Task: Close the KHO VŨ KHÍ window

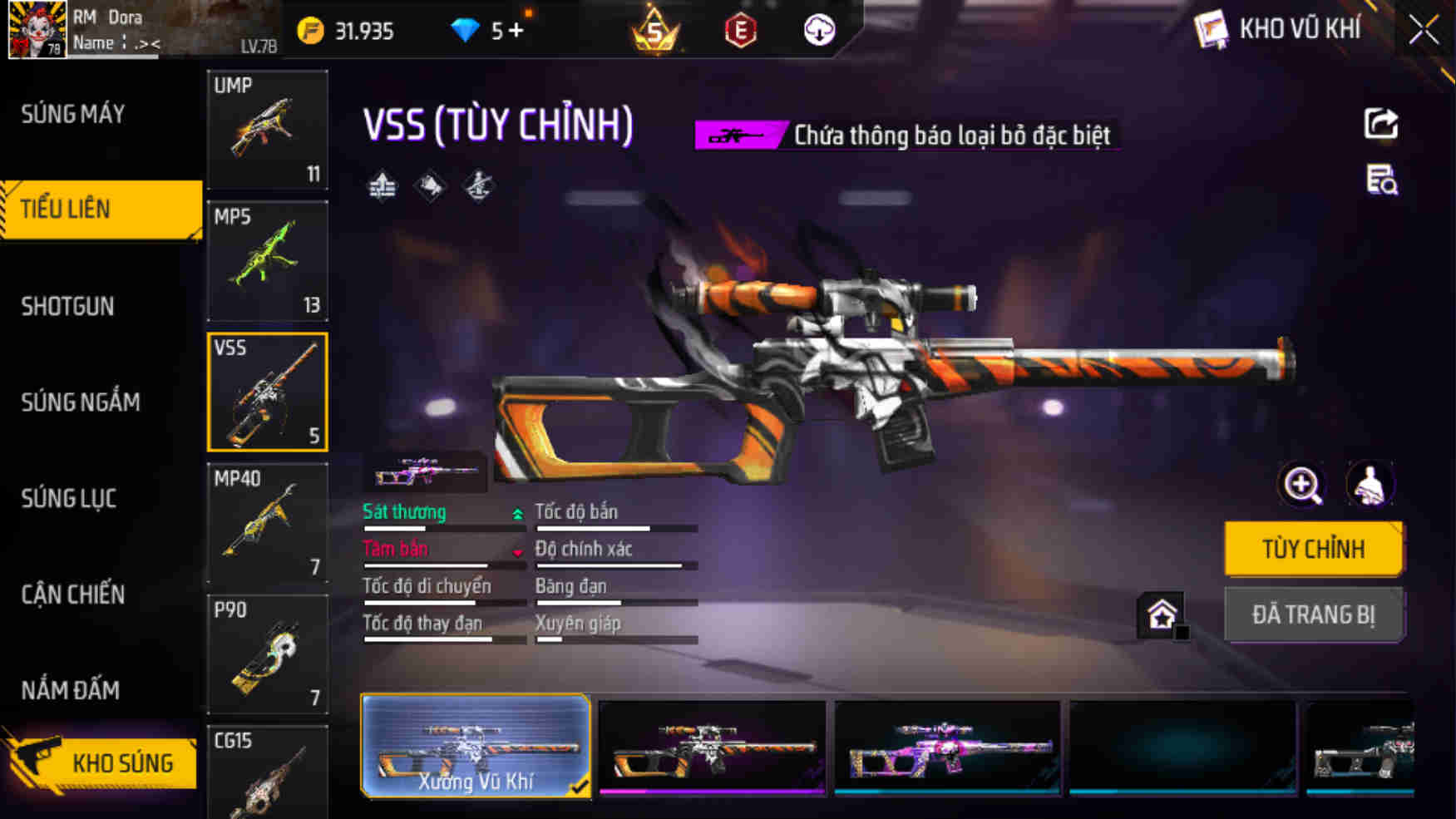Action: pos(1423,28)
